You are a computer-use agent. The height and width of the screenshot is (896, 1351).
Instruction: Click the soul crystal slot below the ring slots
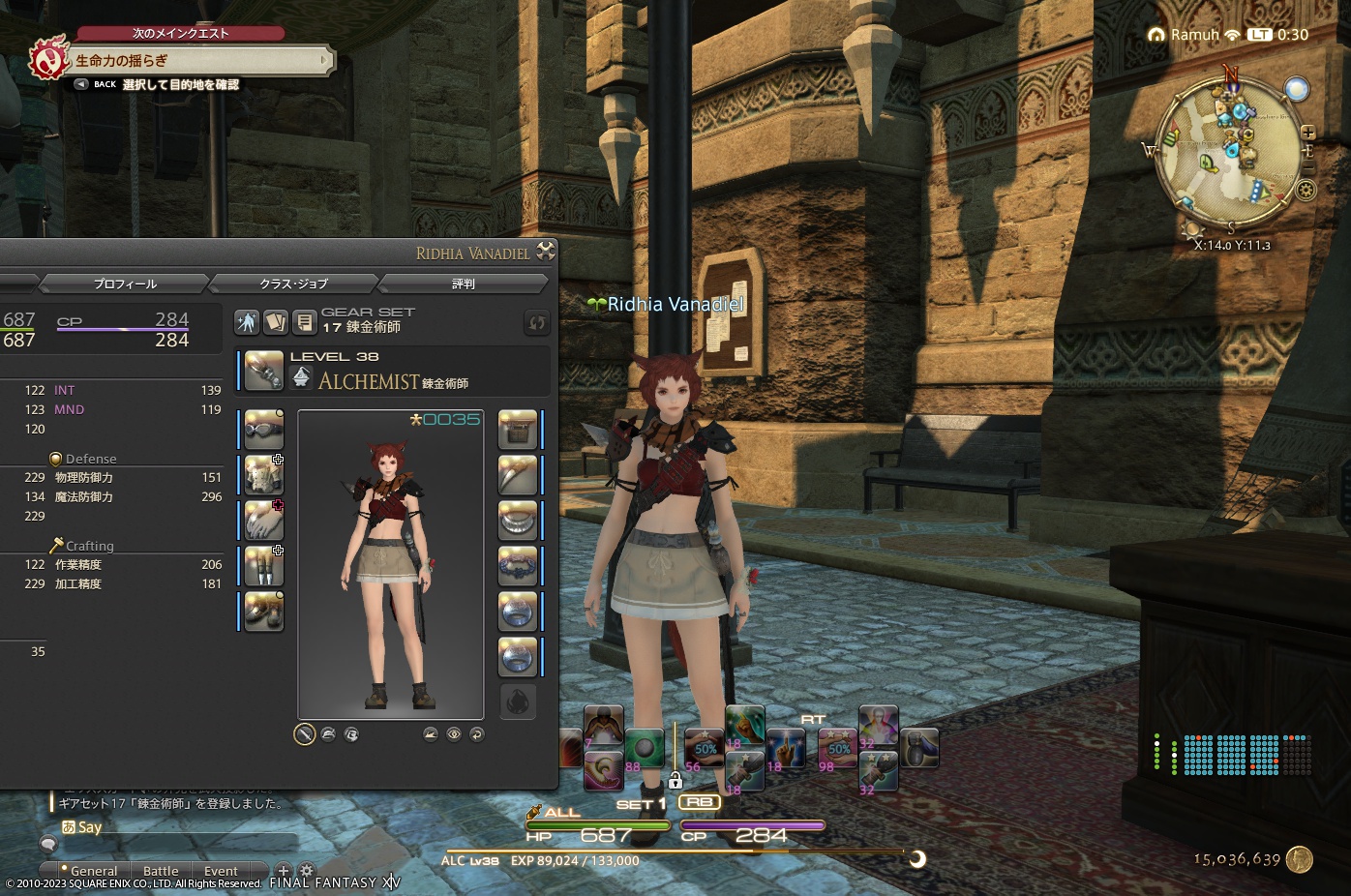(x=518, y=702)
